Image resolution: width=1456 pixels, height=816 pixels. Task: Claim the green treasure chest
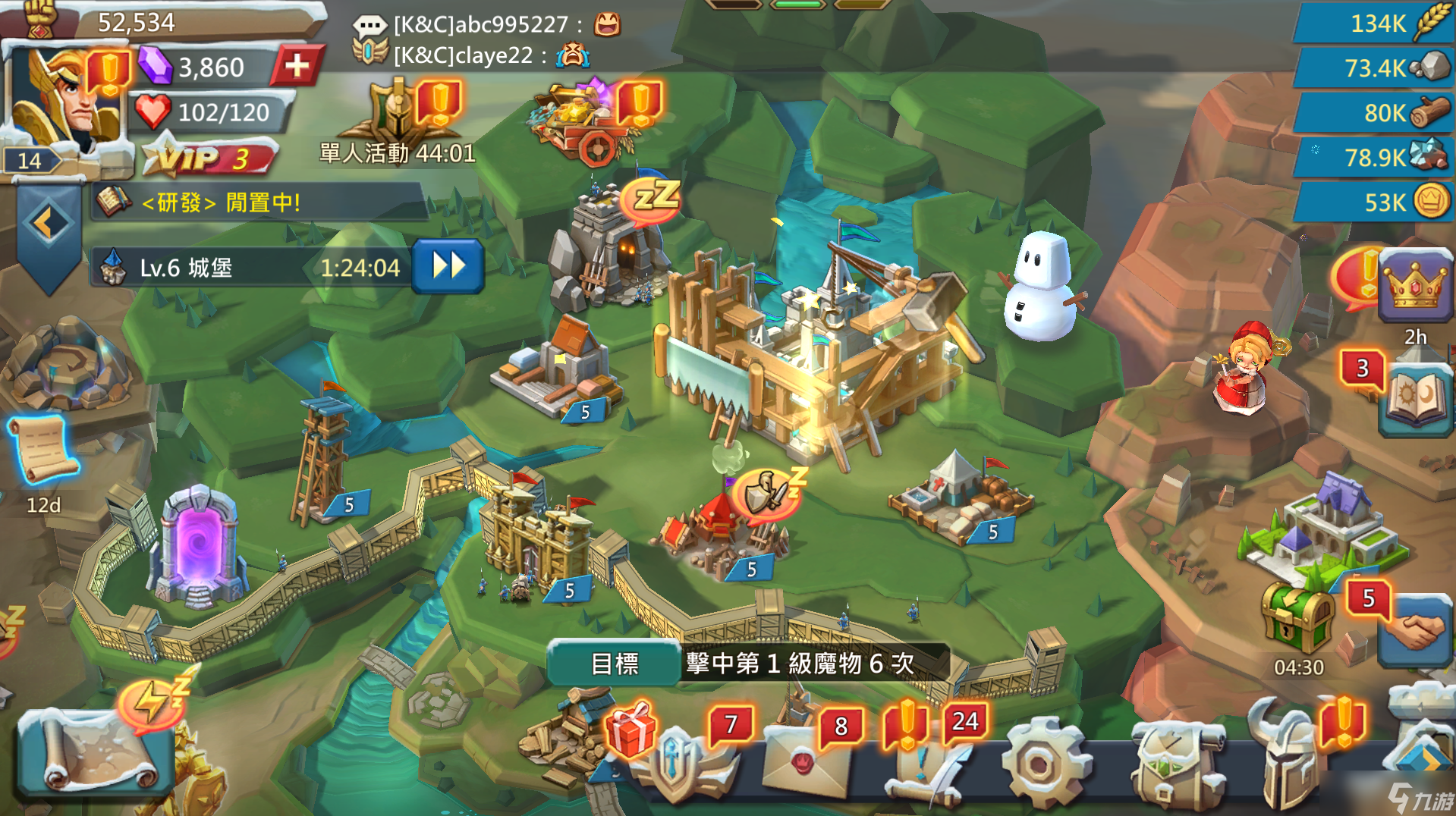(1297, 617)
